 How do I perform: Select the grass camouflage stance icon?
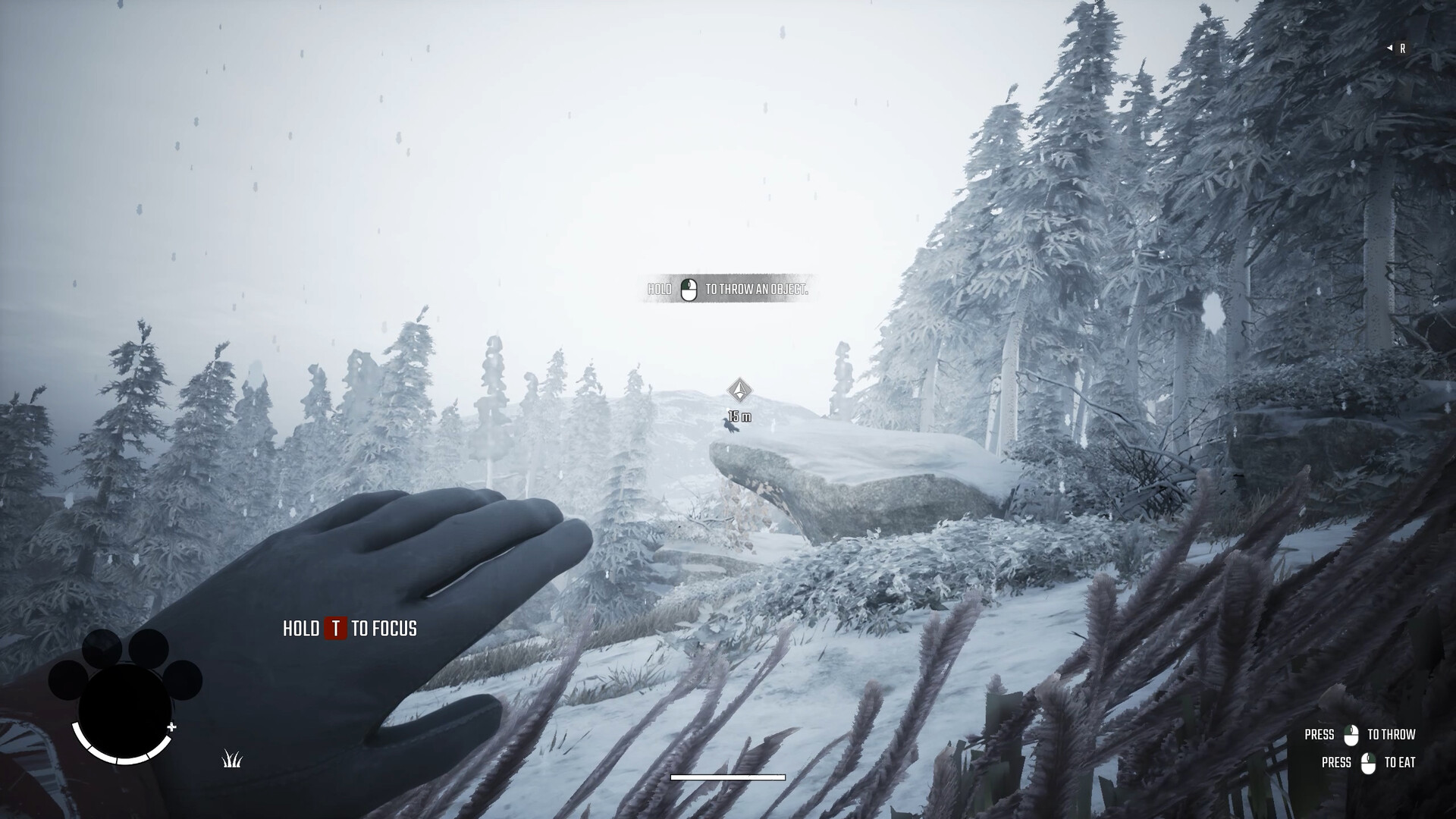(x=230, y=759)
